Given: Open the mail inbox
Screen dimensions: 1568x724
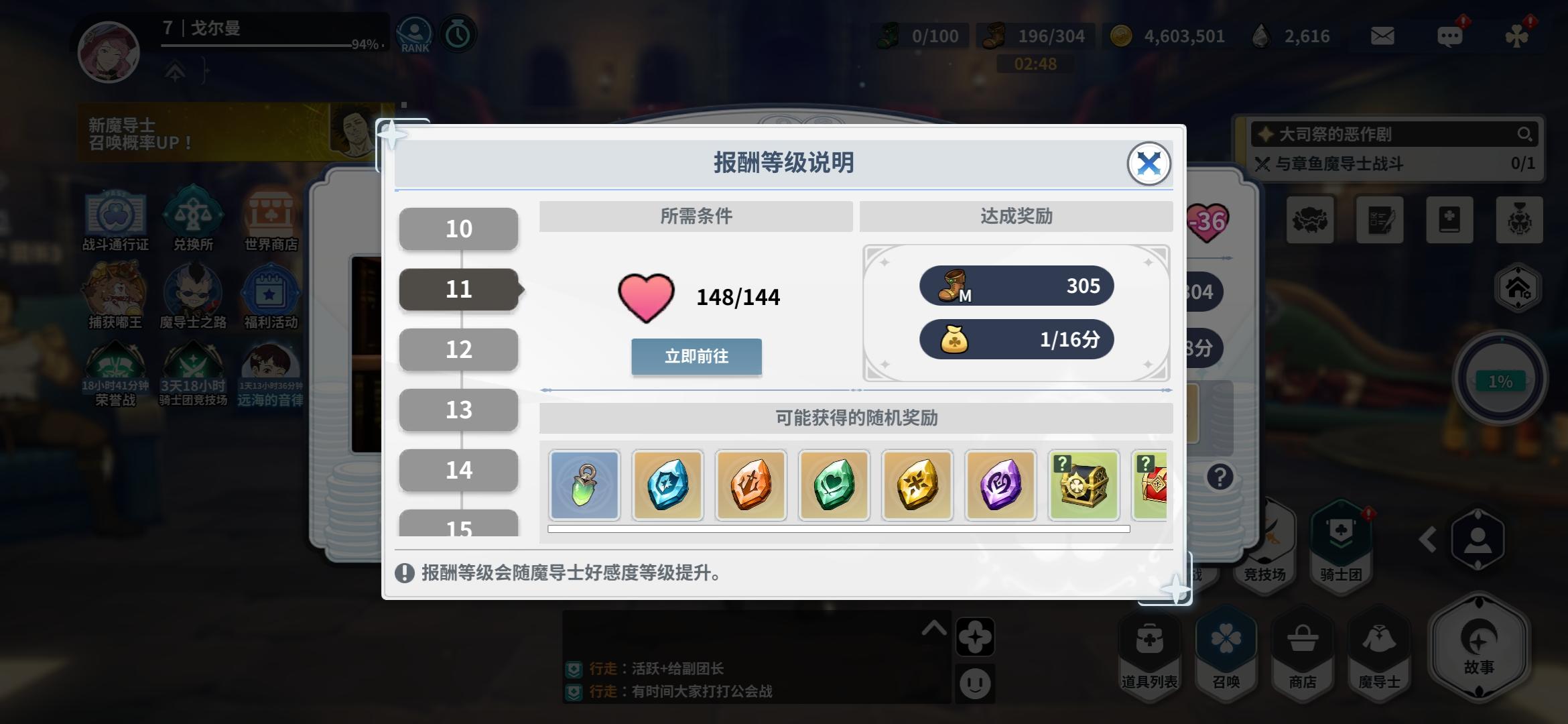Looking at the screenshot, I should 1381,37.
